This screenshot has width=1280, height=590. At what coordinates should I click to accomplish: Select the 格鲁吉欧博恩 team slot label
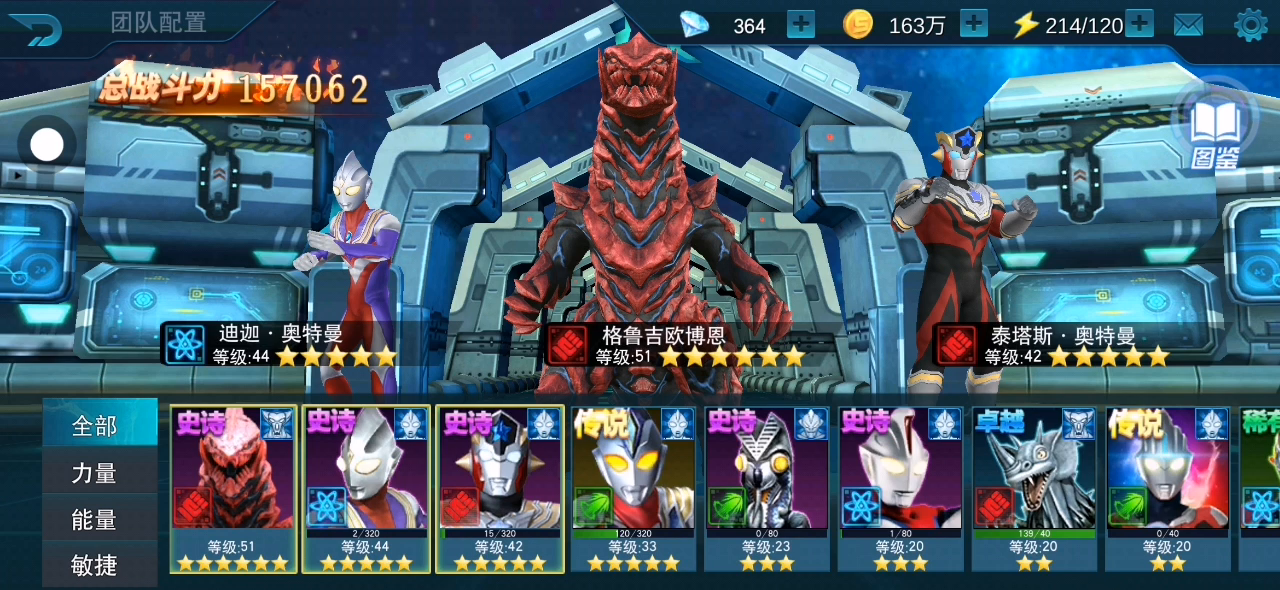click(663, 336)
